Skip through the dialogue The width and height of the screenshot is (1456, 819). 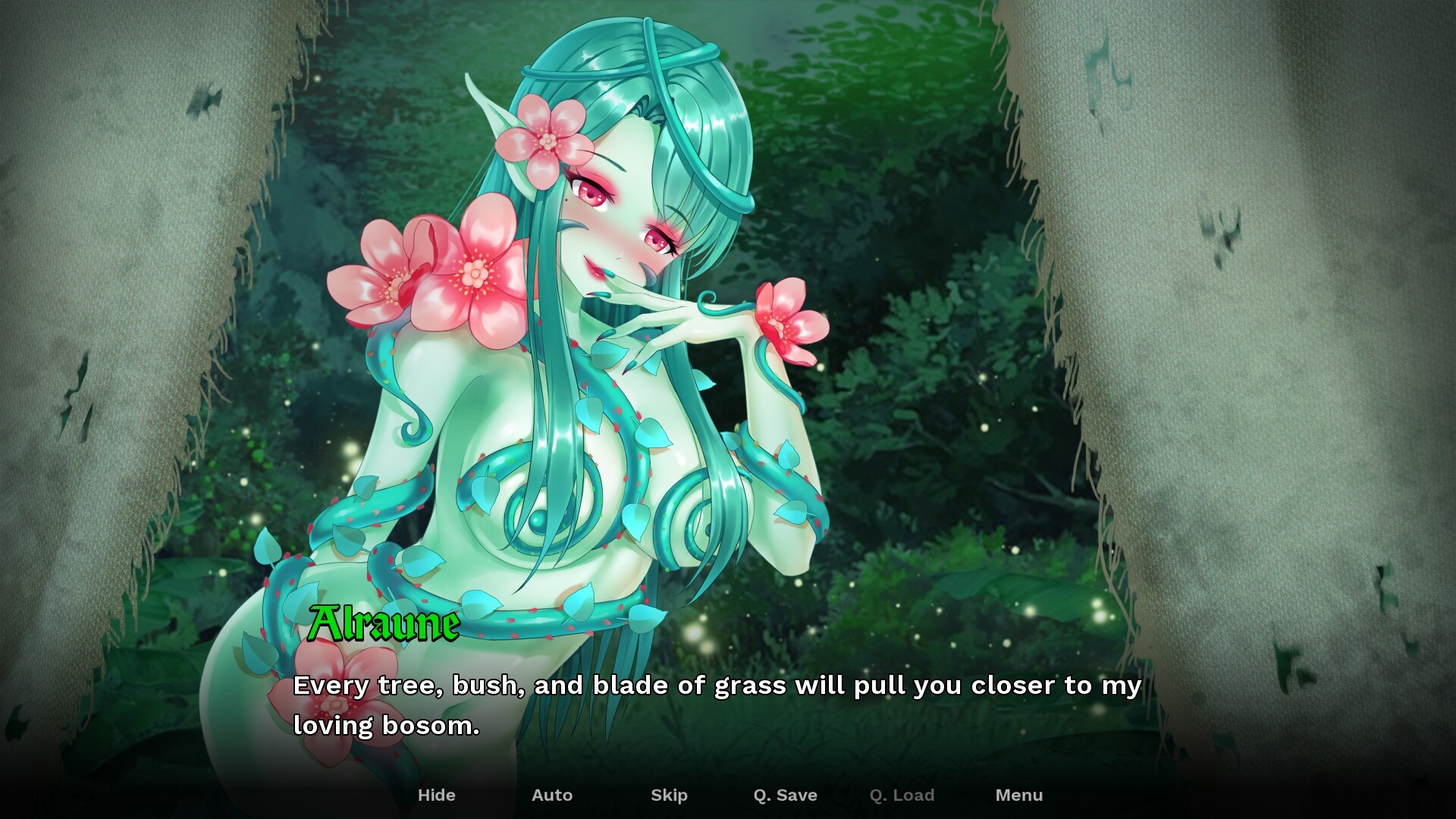[x=669, y=795]
